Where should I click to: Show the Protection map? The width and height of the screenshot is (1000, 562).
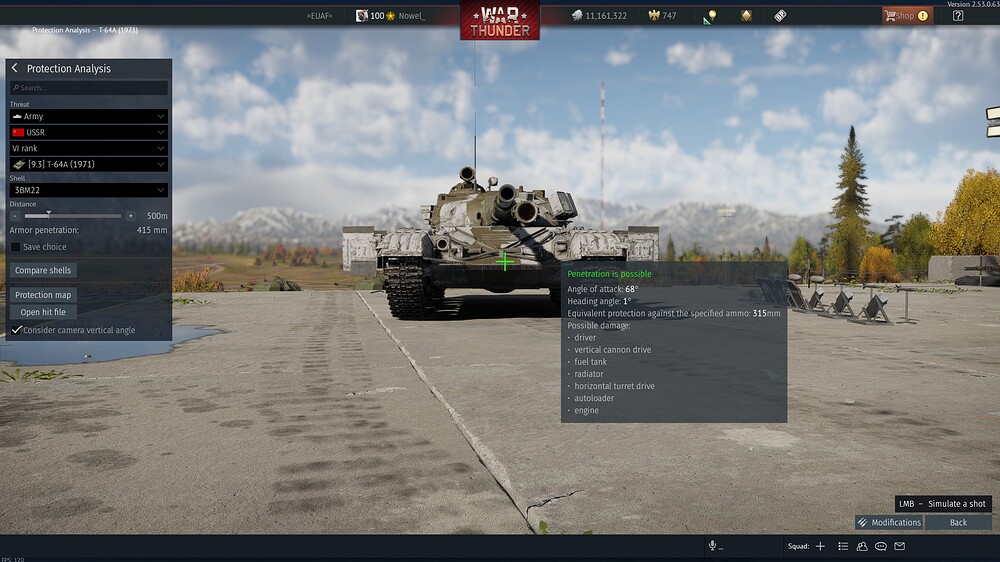pos(43,295)
